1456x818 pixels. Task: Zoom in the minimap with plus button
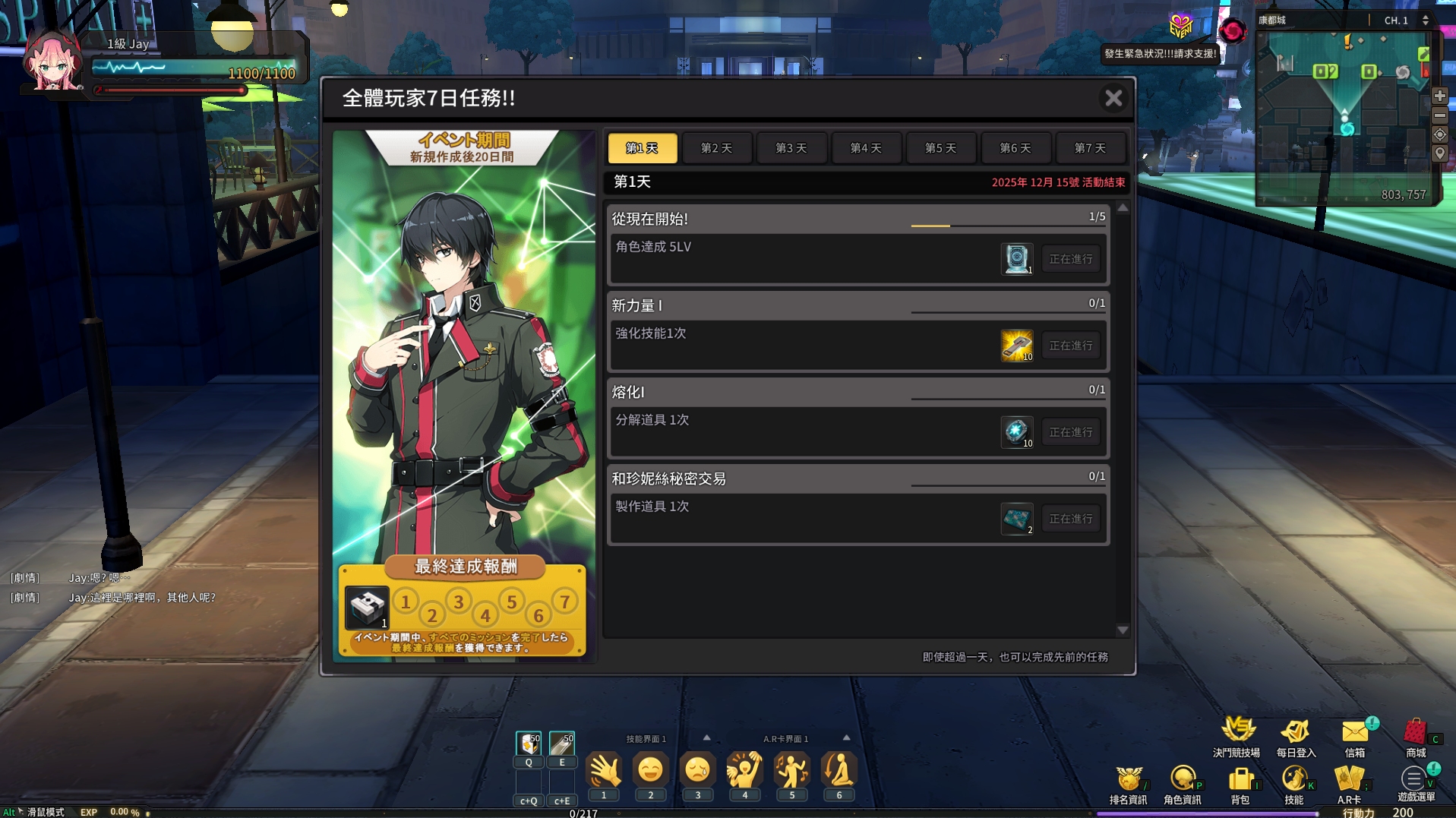tap(1439, 96)
